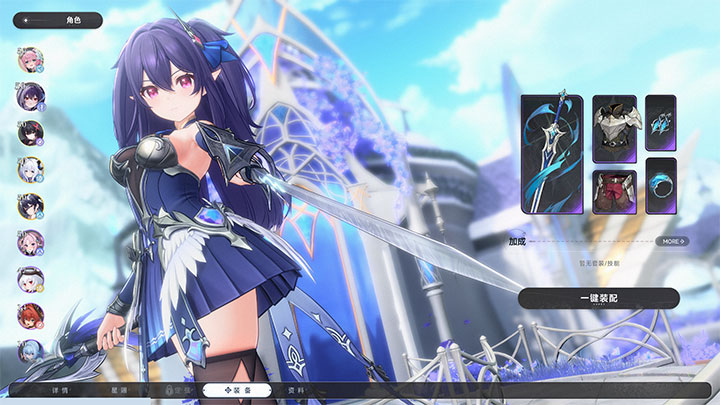Open the red leg armor slot

point(614,191)
